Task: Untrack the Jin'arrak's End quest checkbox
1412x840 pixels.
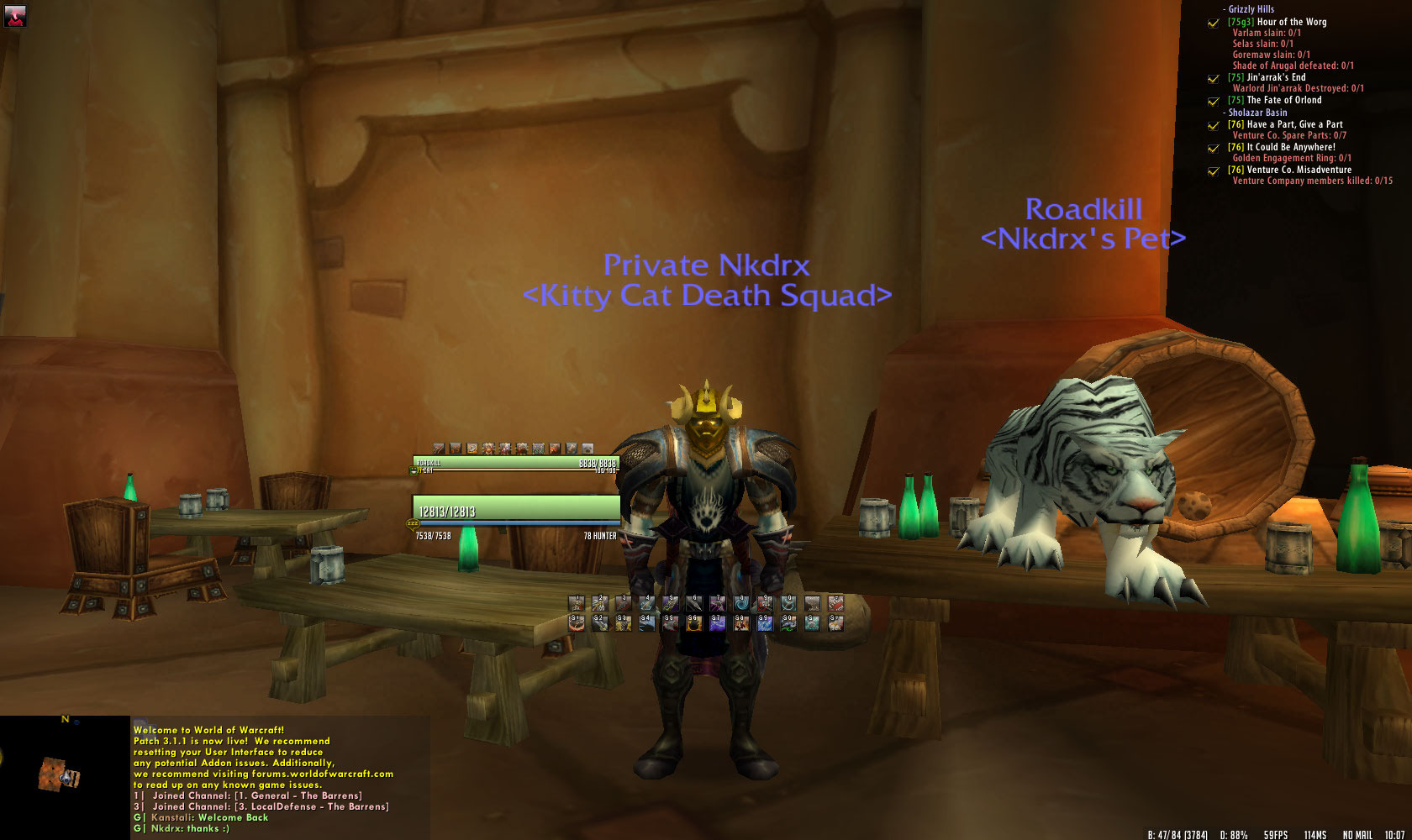Action: coord(1213,78)
